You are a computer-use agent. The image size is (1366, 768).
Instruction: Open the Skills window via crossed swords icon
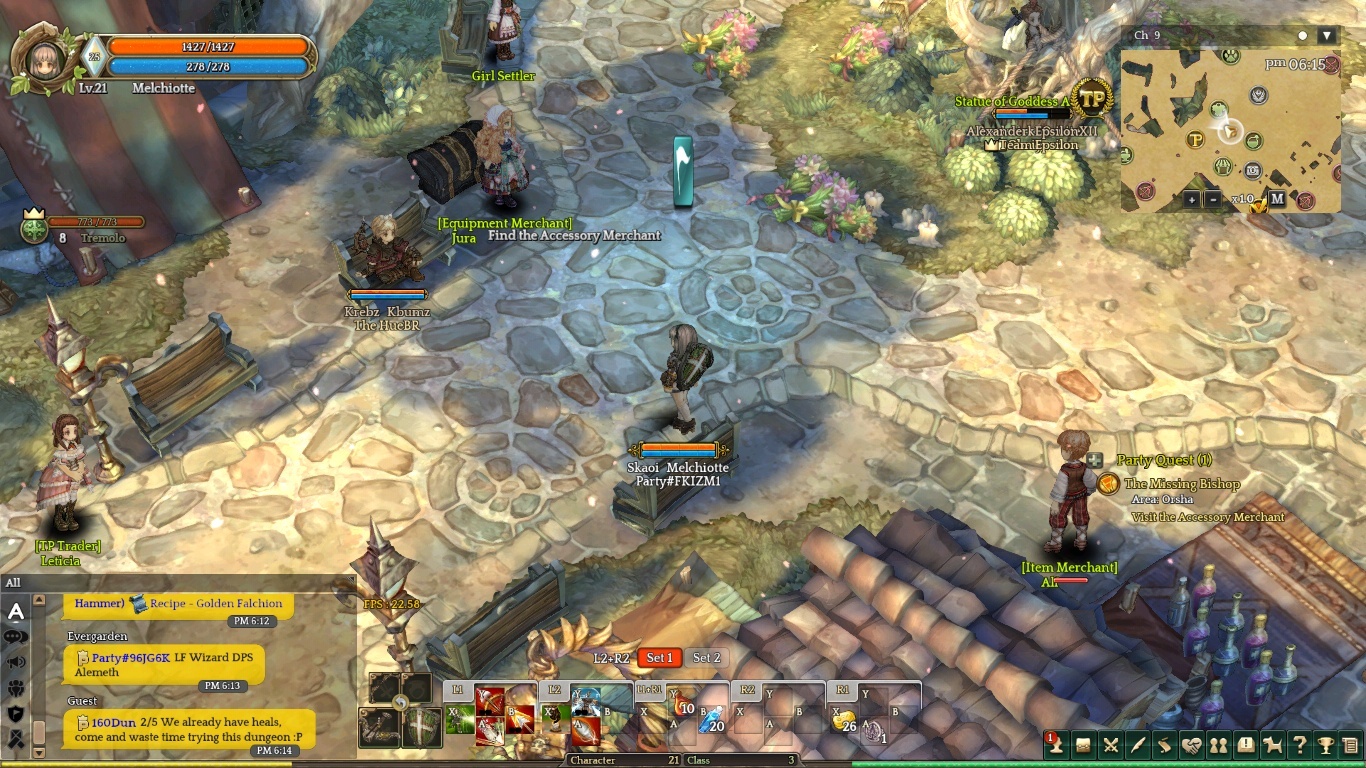tap(1112, 745)
